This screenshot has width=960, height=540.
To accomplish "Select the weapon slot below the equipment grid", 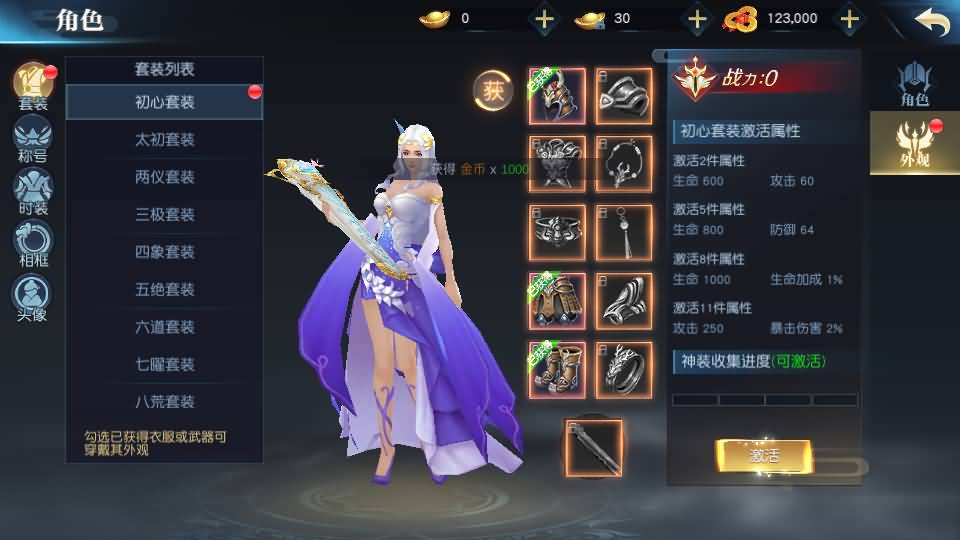I will click(593, 447).
